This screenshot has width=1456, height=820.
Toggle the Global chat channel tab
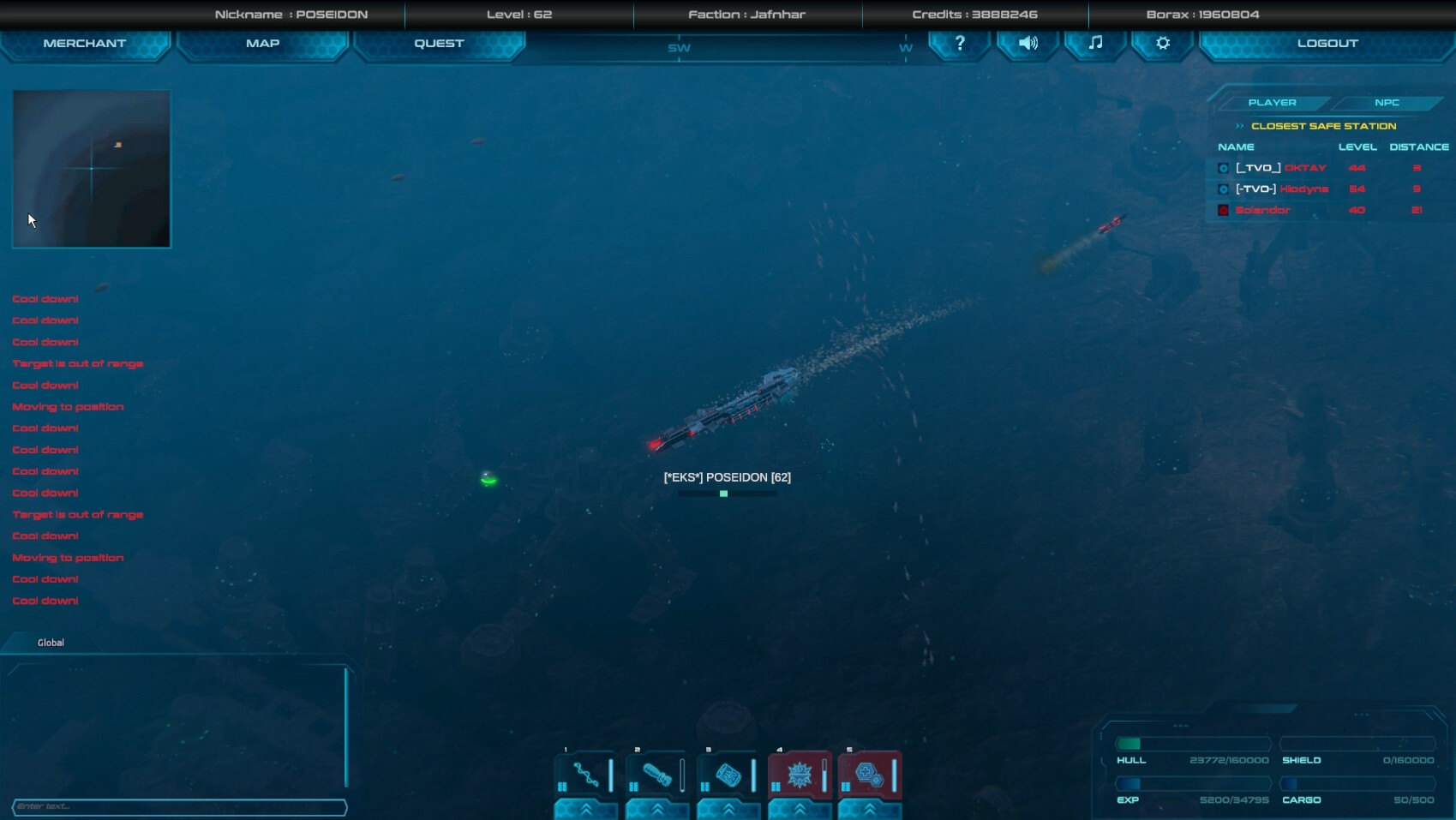[50, 642]
